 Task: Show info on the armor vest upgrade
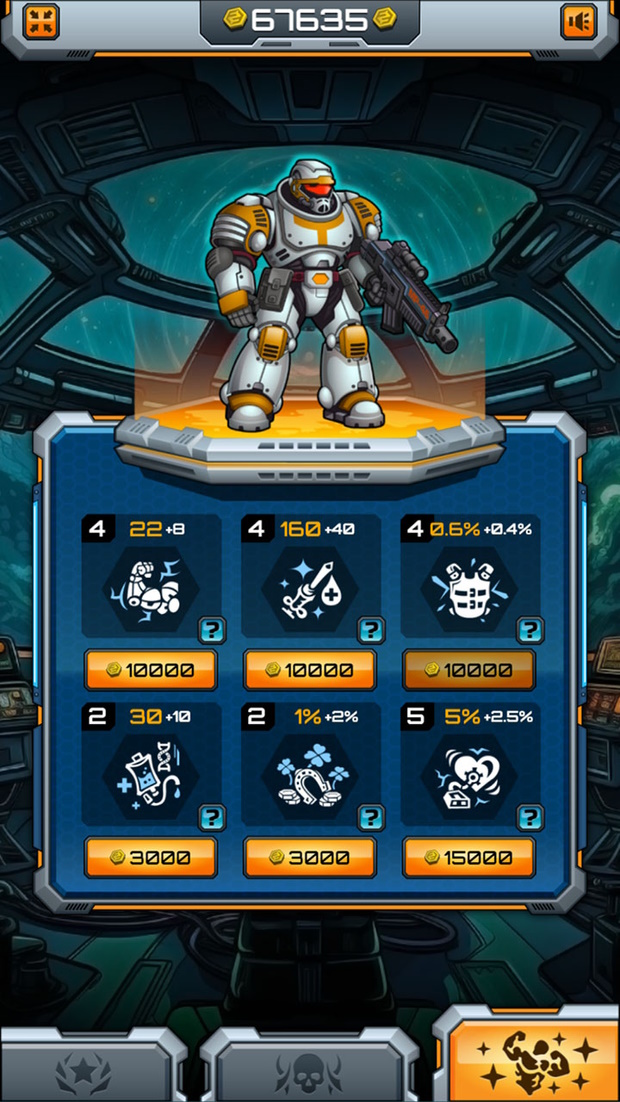click(x=530, y=630)
